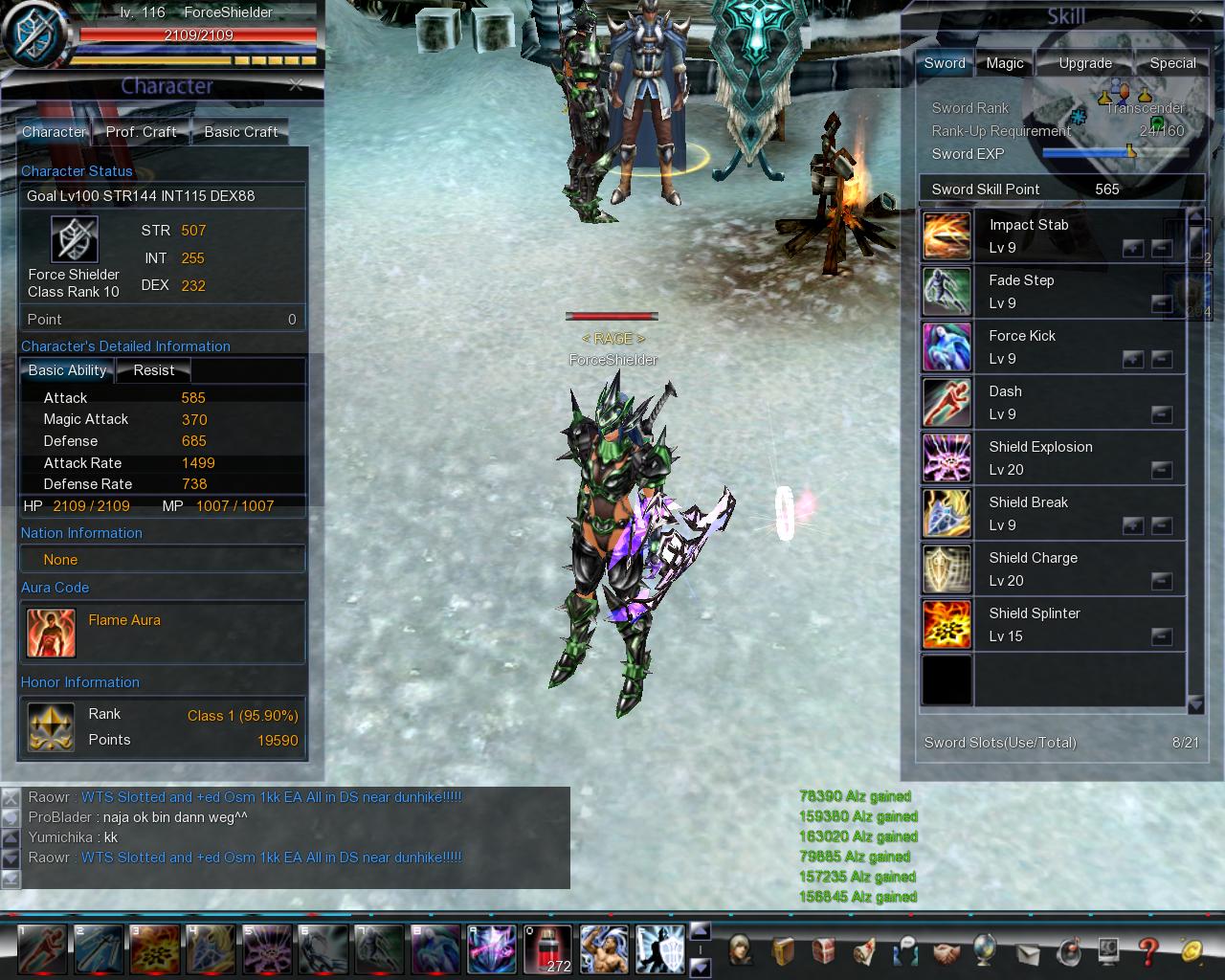Open the mail envelope icon
This screenshot has width=1225, height=980.
(1028, 953)
